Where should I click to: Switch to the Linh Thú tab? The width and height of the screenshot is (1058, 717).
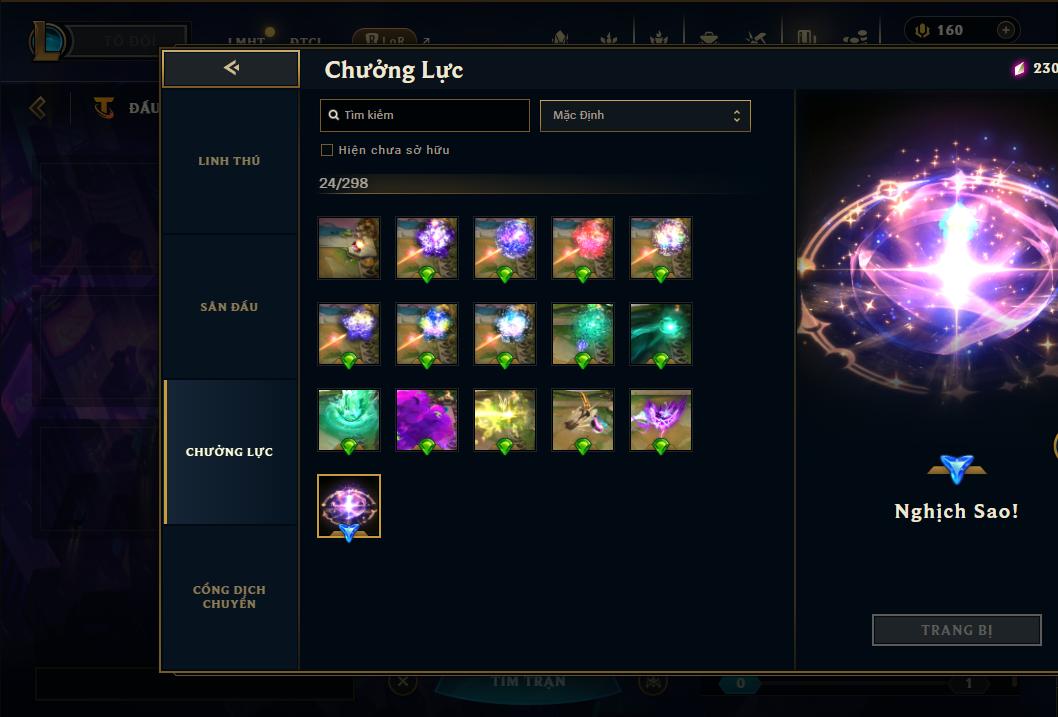tap(229, 161)
